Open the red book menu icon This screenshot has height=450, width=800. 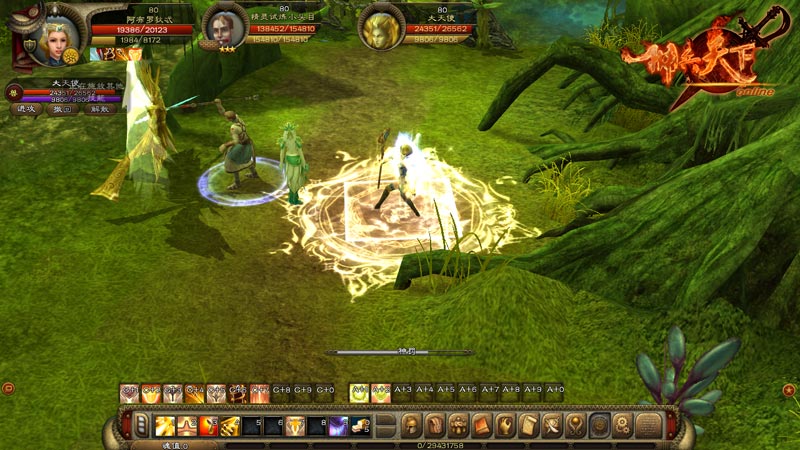[481, 426]
